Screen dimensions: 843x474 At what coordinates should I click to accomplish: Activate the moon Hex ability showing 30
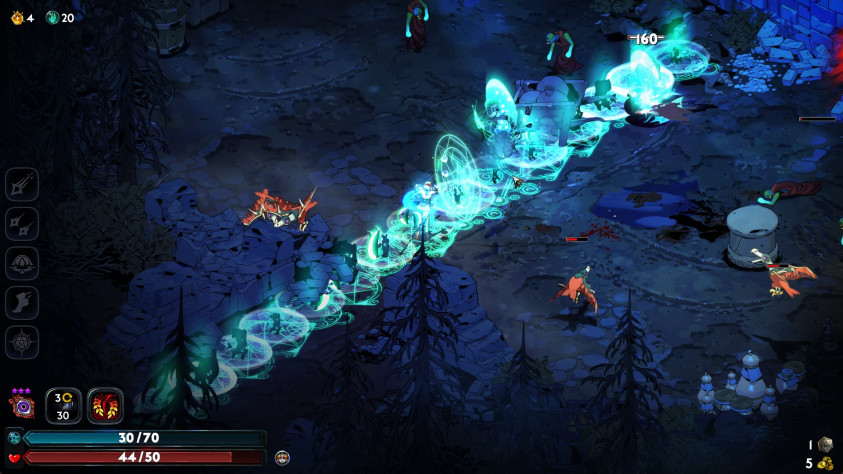(63, 406)
